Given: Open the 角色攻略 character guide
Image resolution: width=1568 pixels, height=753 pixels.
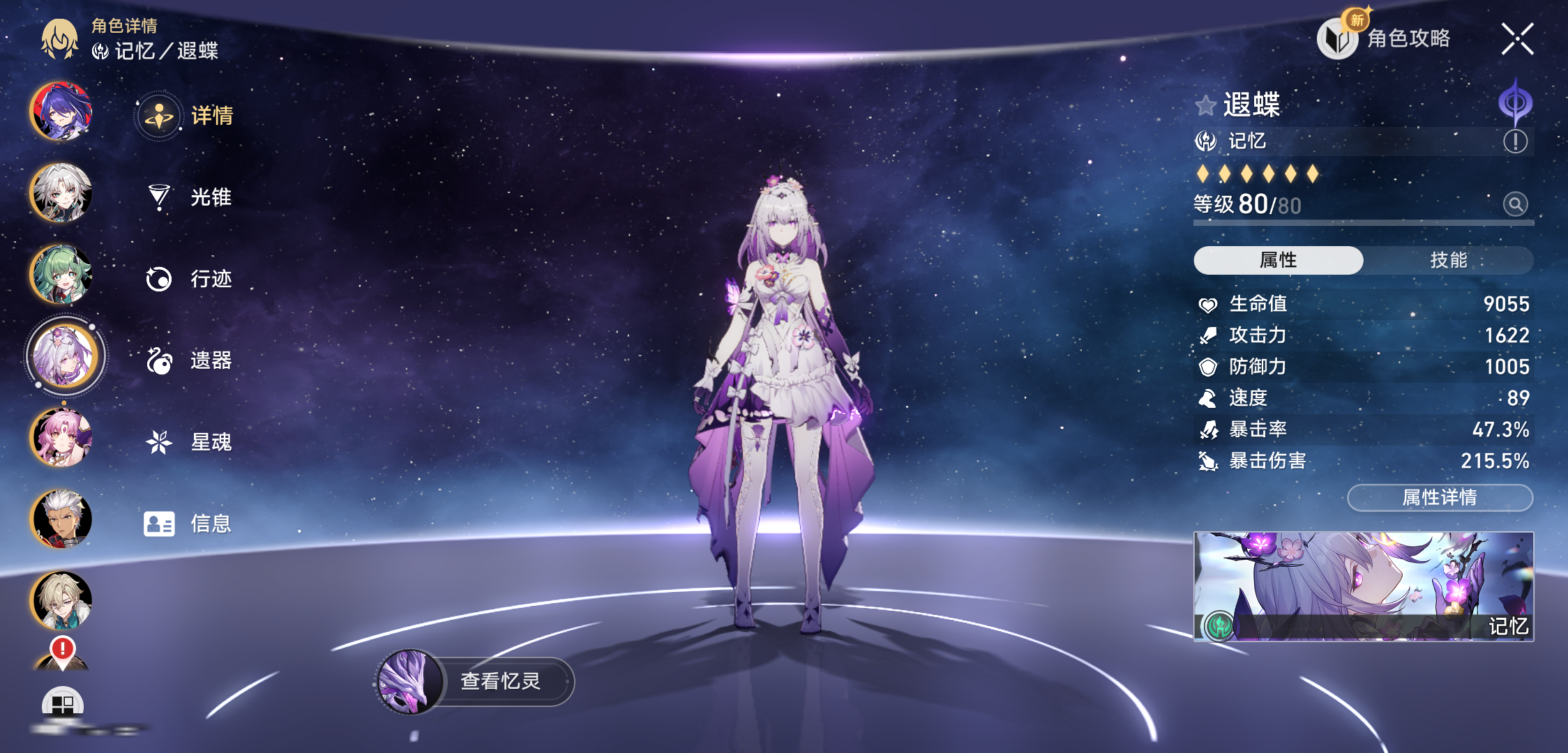Looking at the screenshot, I should [1385, 38].
